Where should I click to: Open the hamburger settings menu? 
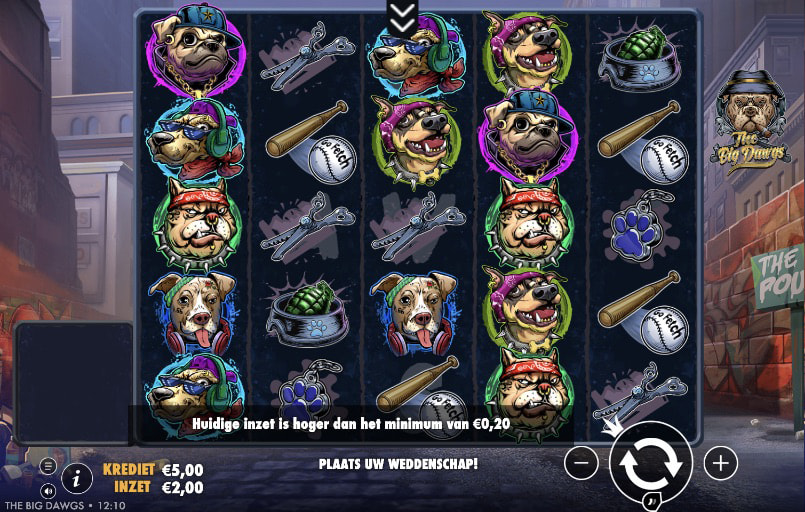48,466
